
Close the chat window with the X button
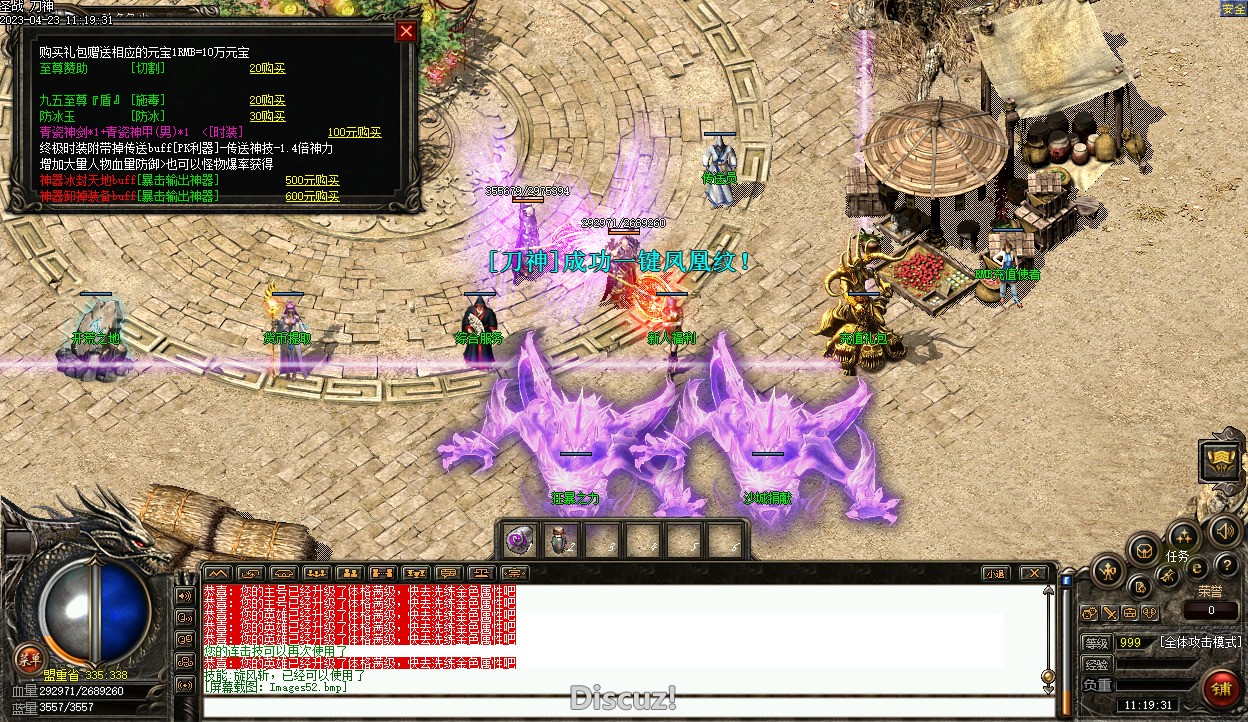click(x=1034, y=574)
